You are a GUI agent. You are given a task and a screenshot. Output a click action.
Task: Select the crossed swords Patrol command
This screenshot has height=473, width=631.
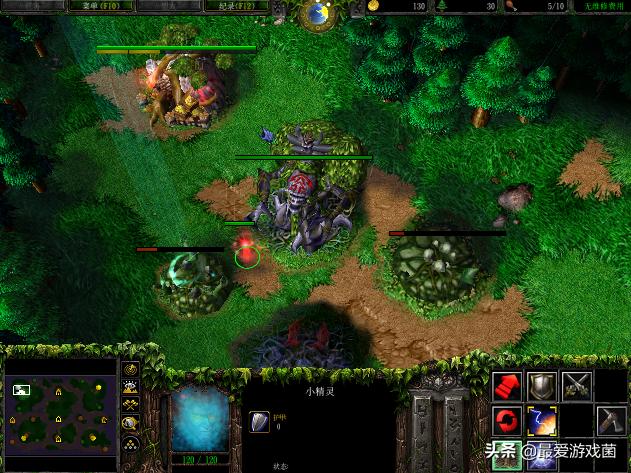[576, 387]
